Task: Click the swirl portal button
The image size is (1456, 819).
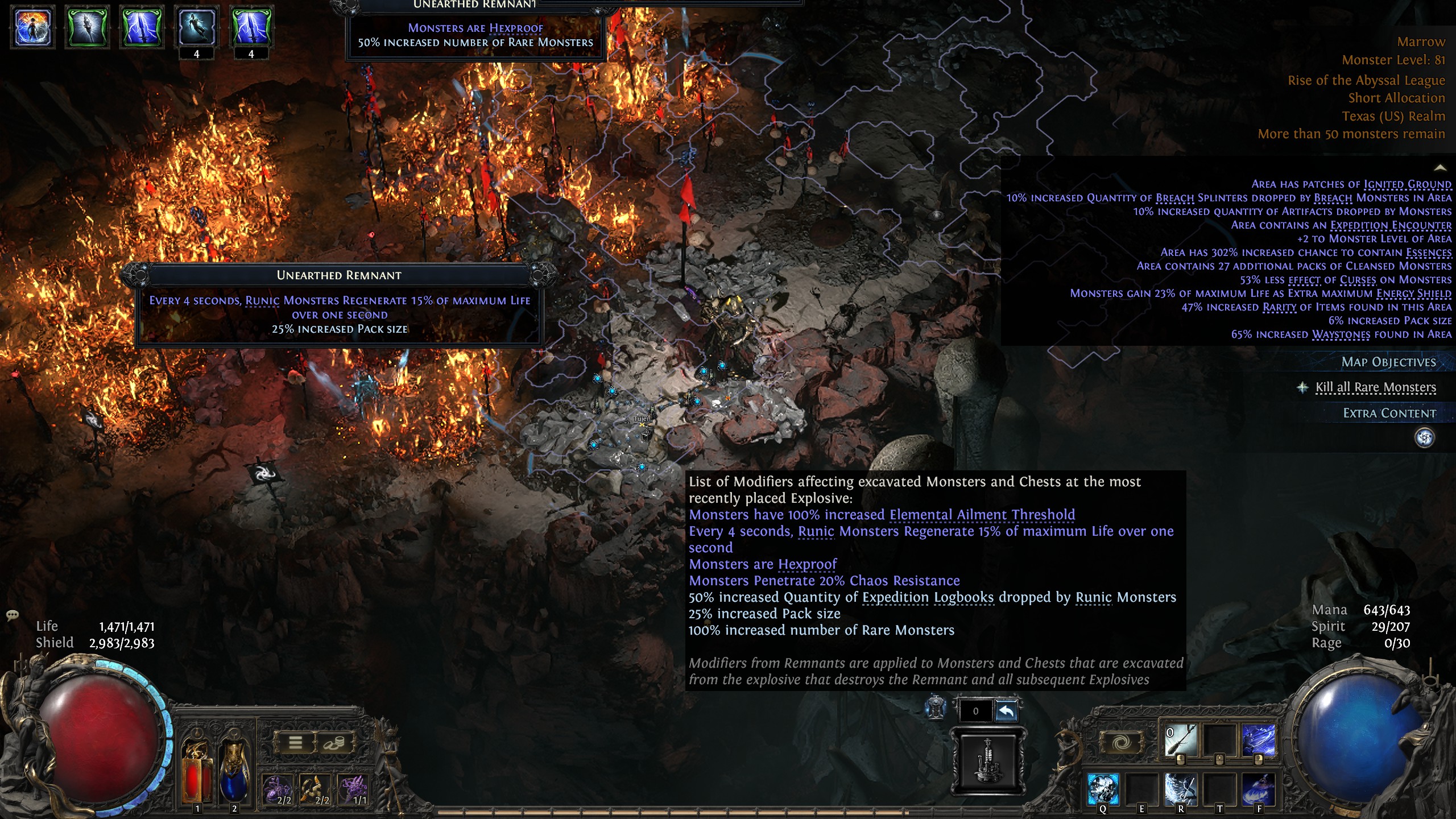Action: coord(1121,742)
